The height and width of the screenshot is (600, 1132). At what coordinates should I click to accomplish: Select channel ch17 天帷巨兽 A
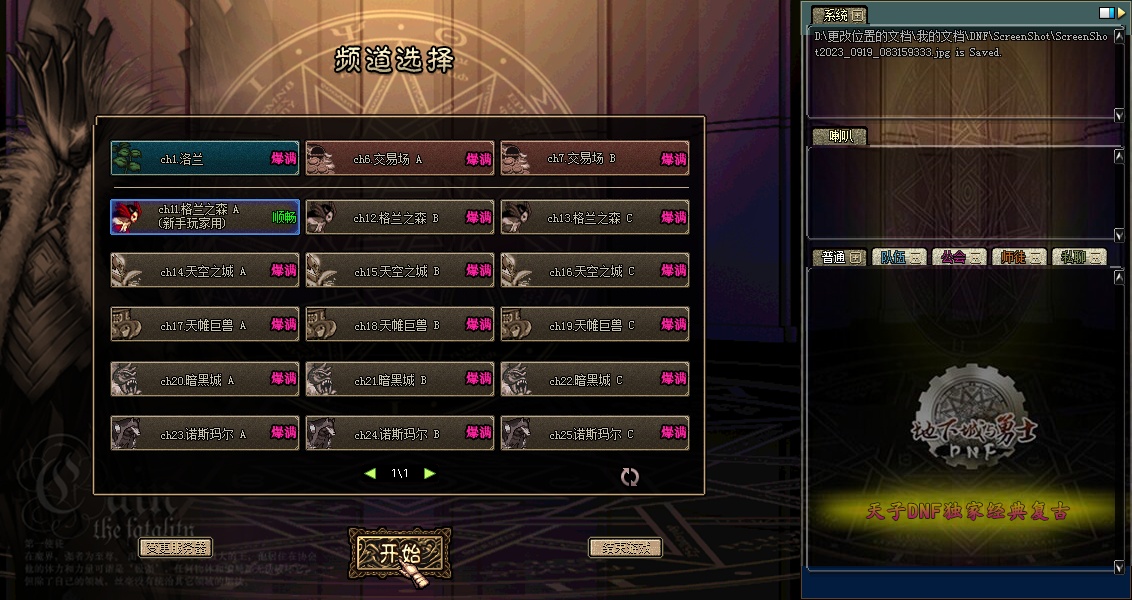click(x=205, y=325)
